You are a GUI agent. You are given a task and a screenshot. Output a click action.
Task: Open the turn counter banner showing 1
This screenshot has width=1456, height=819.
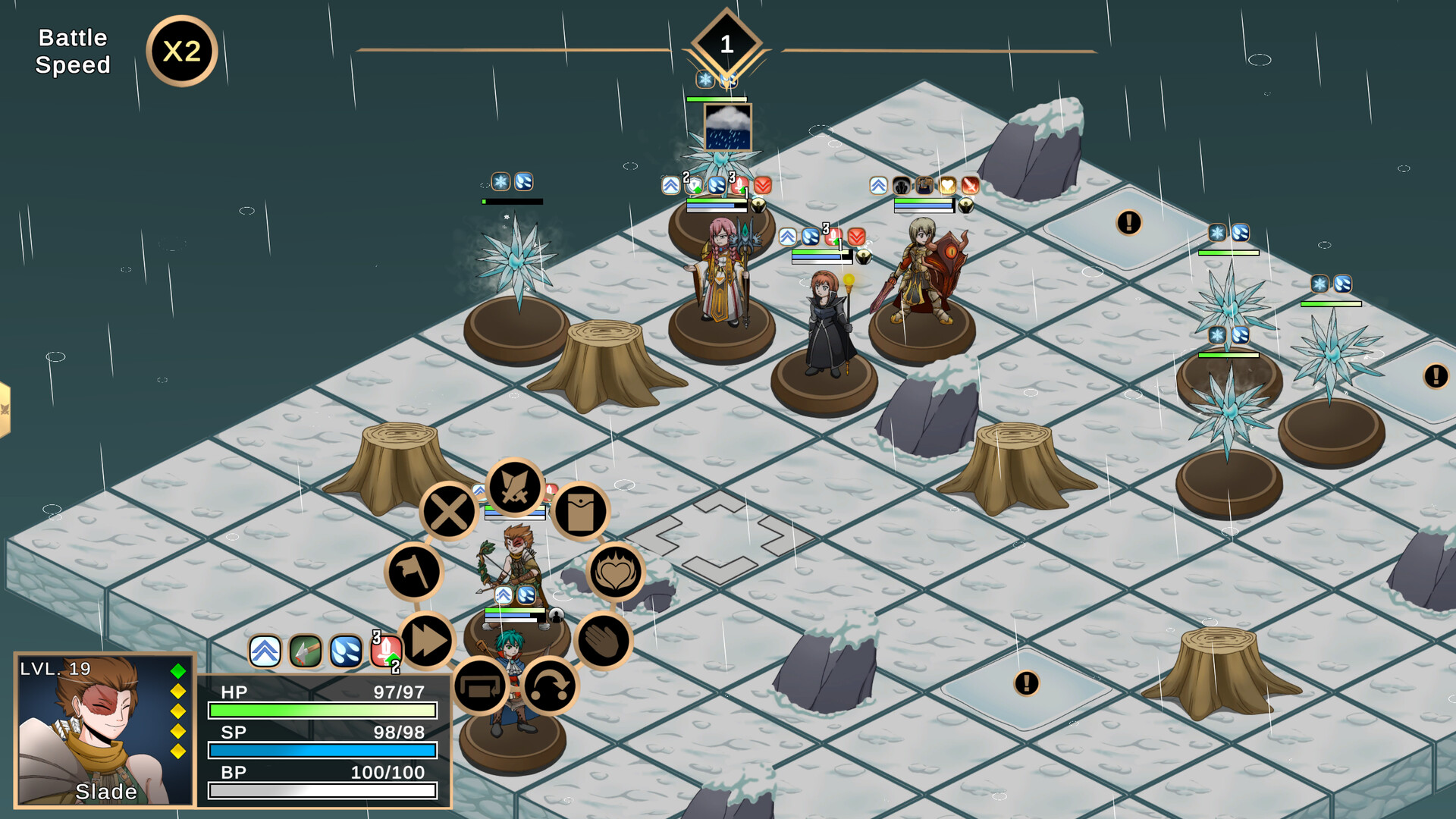pos(726,43)
